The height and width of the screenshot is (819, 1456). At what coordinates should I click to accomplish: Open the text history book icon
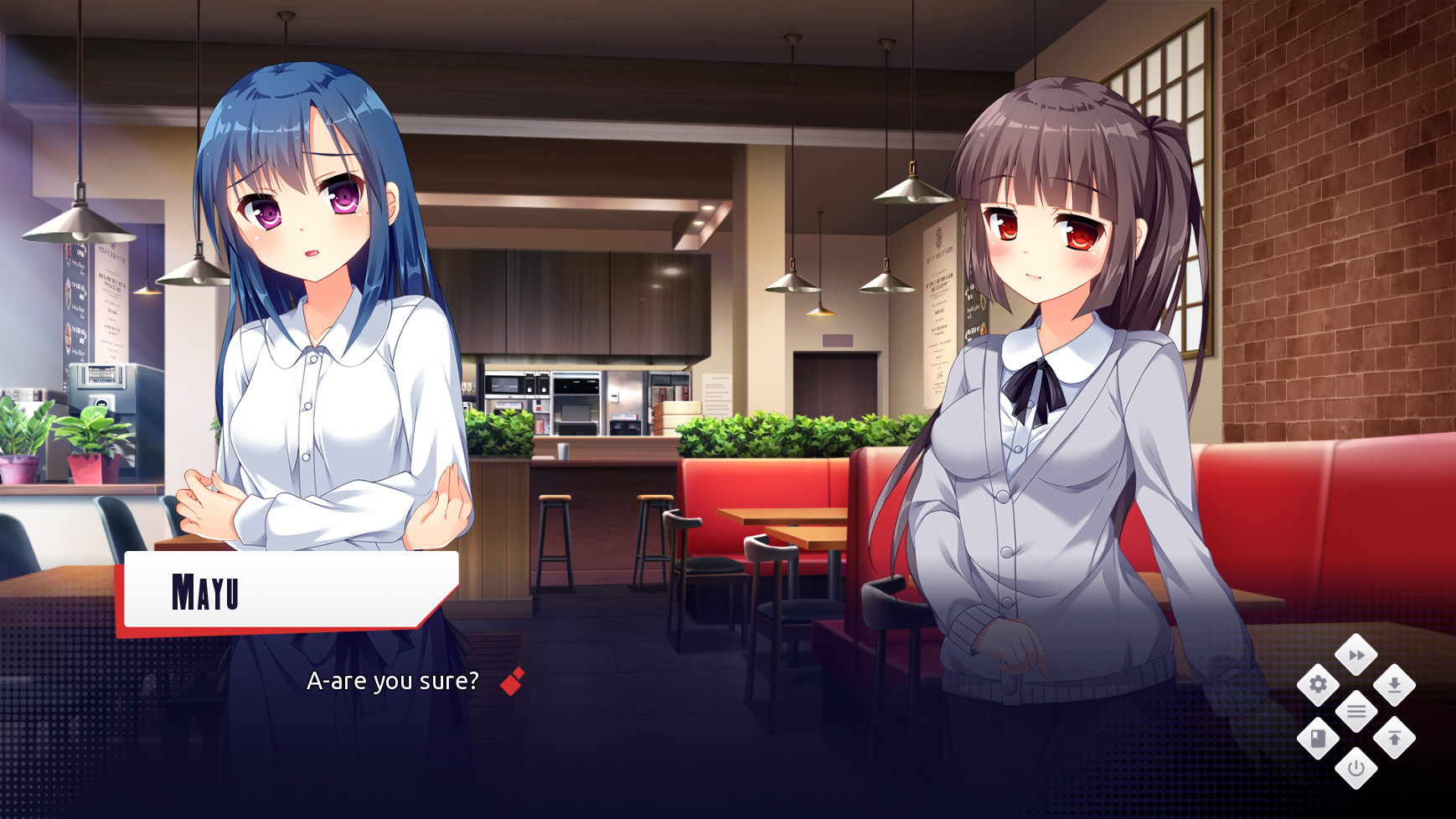[x=1318, y=738]
